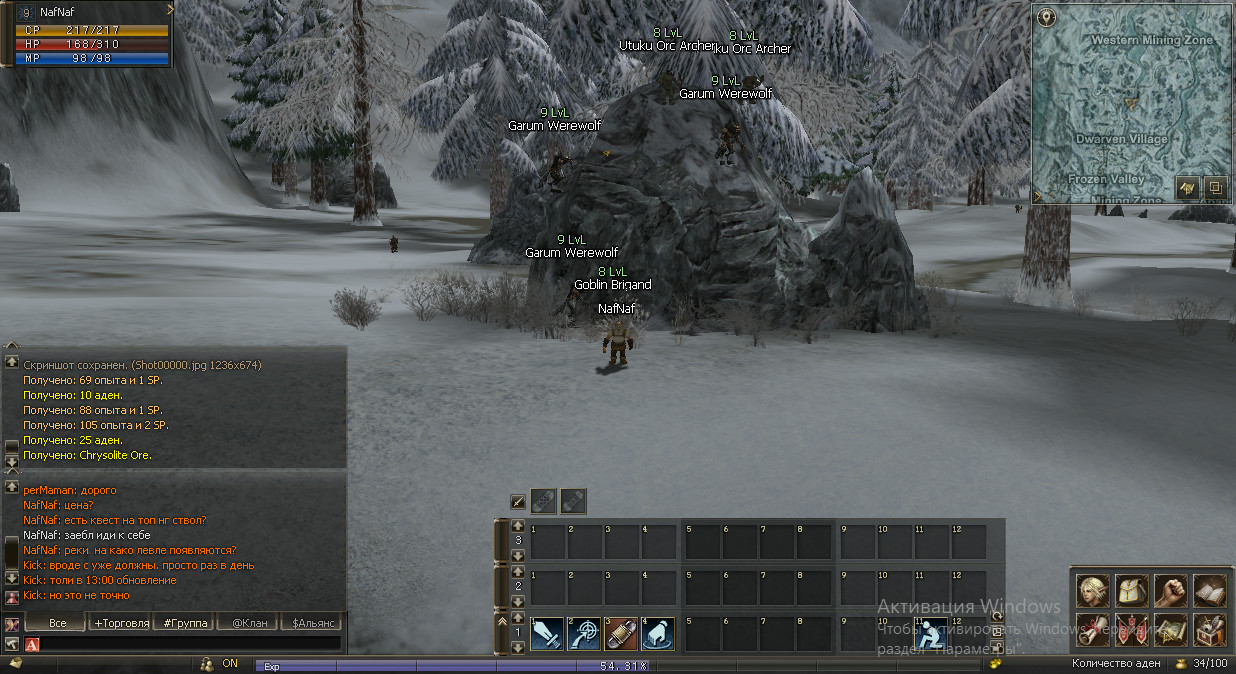Switch to the #Группа chat tab

coord(185,623)
